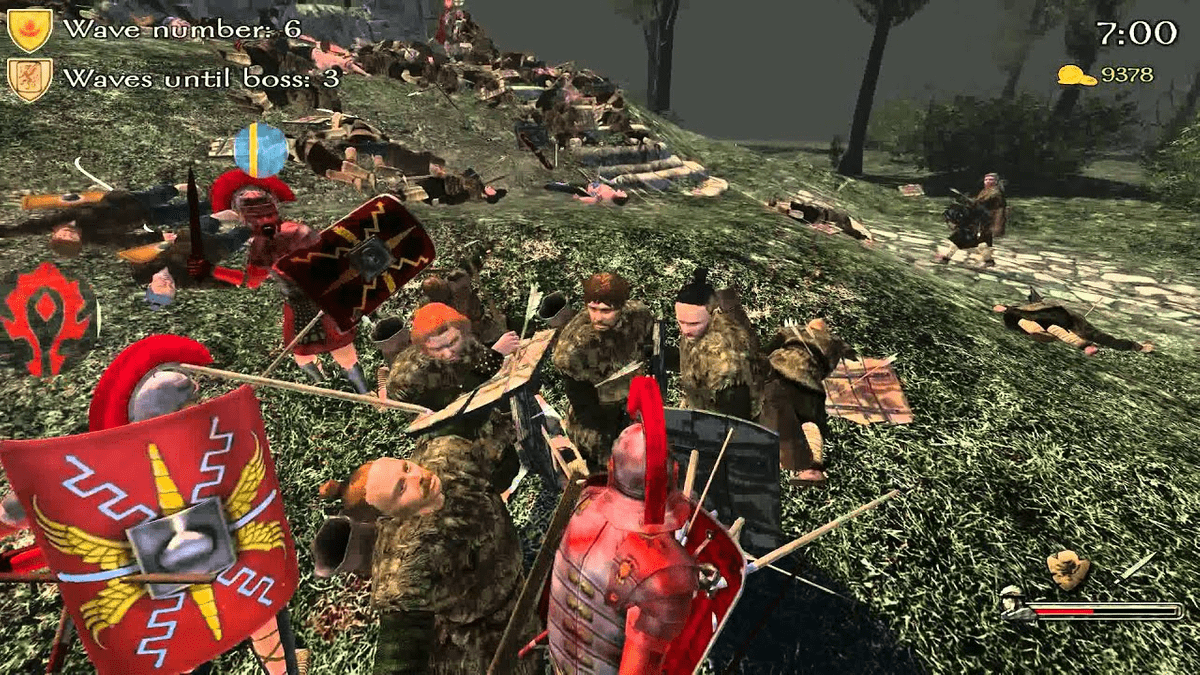Image resolution: width=1200 pixels, height=675 pixels.
Task: Click the yellow shield icon beside Wave number
Action: pos(29,29)
